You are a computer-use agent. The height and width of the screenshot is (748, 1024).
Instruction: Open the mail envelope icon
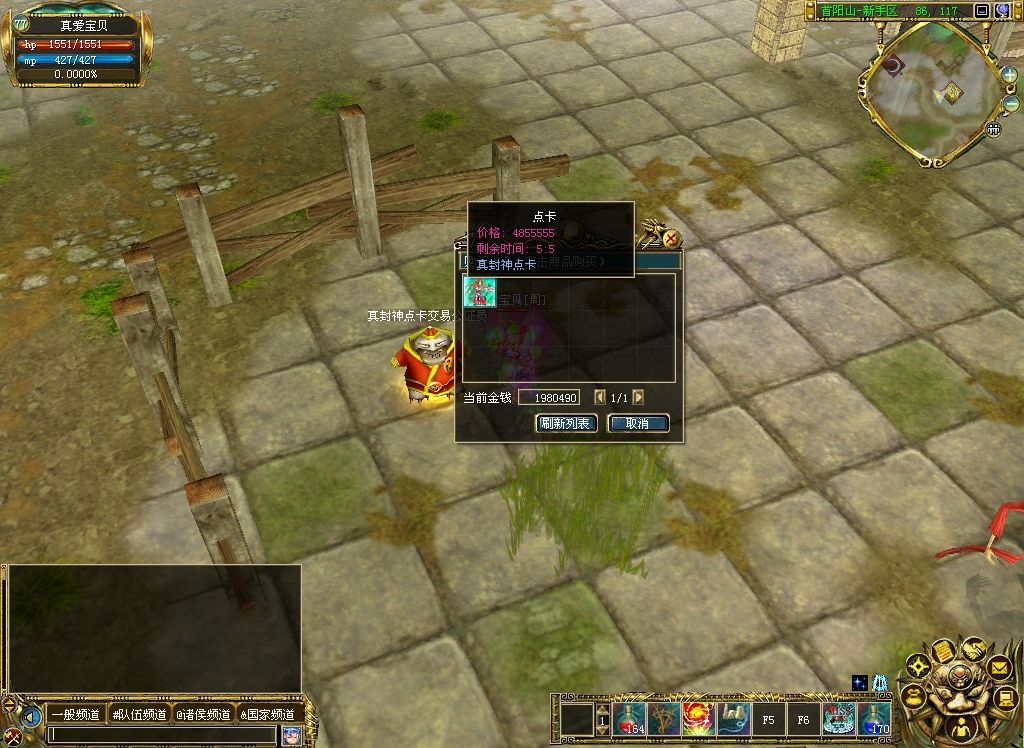(999, 665)
